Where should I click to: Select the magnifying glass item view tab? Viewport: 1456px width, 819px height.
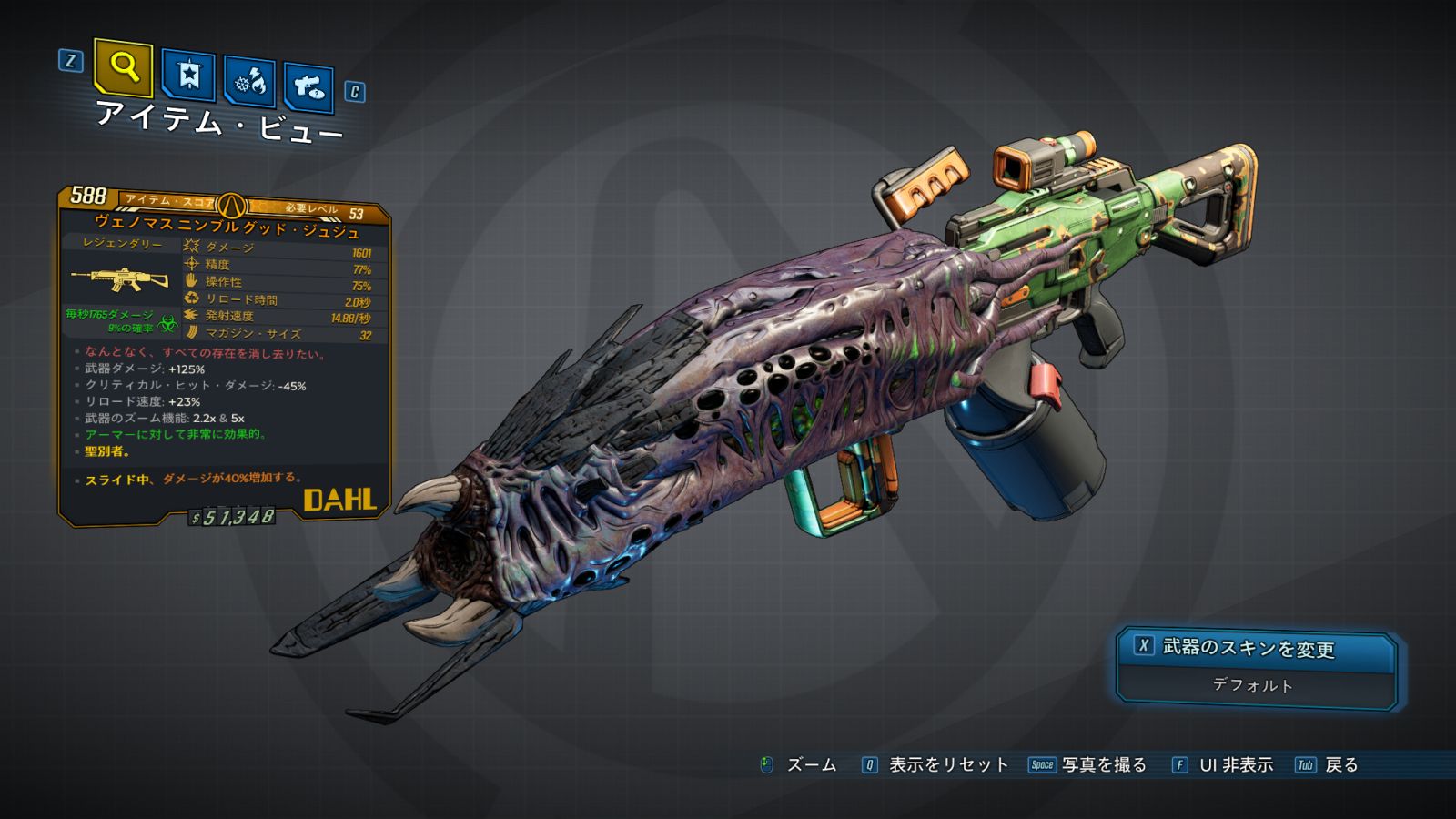click(x=123, y=67)
